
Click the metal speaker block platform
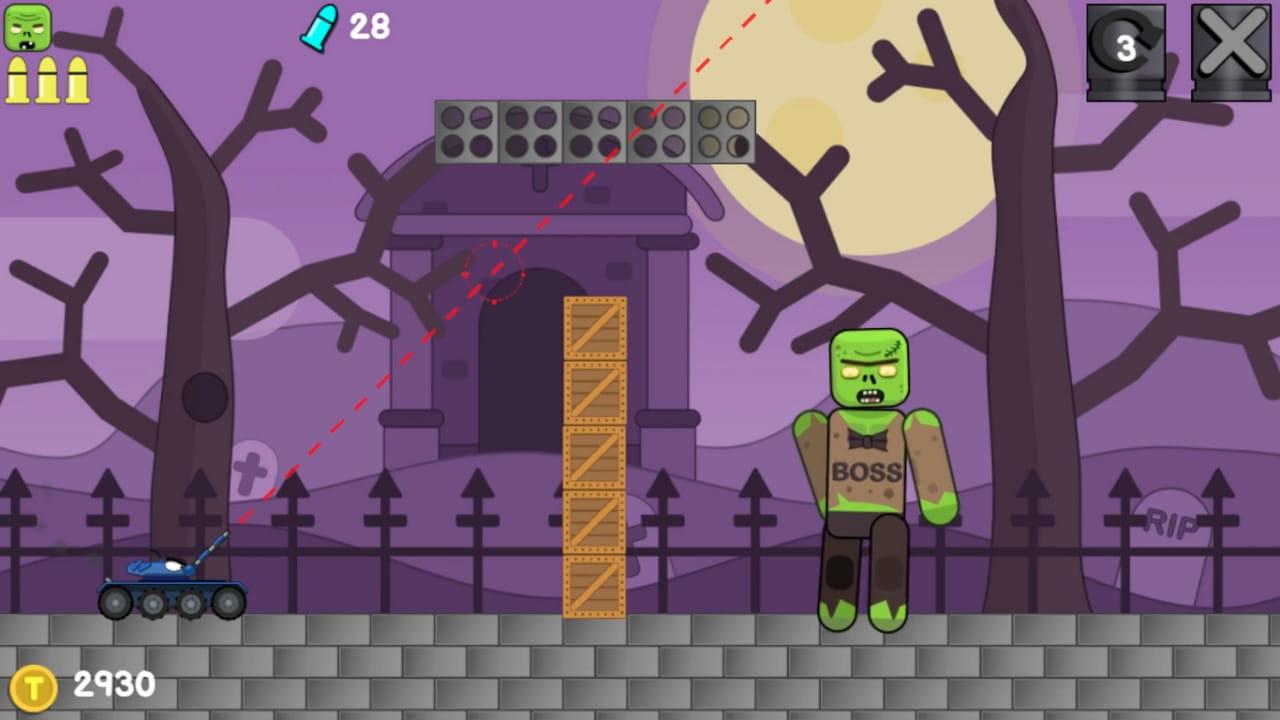(x=595, y=130)
